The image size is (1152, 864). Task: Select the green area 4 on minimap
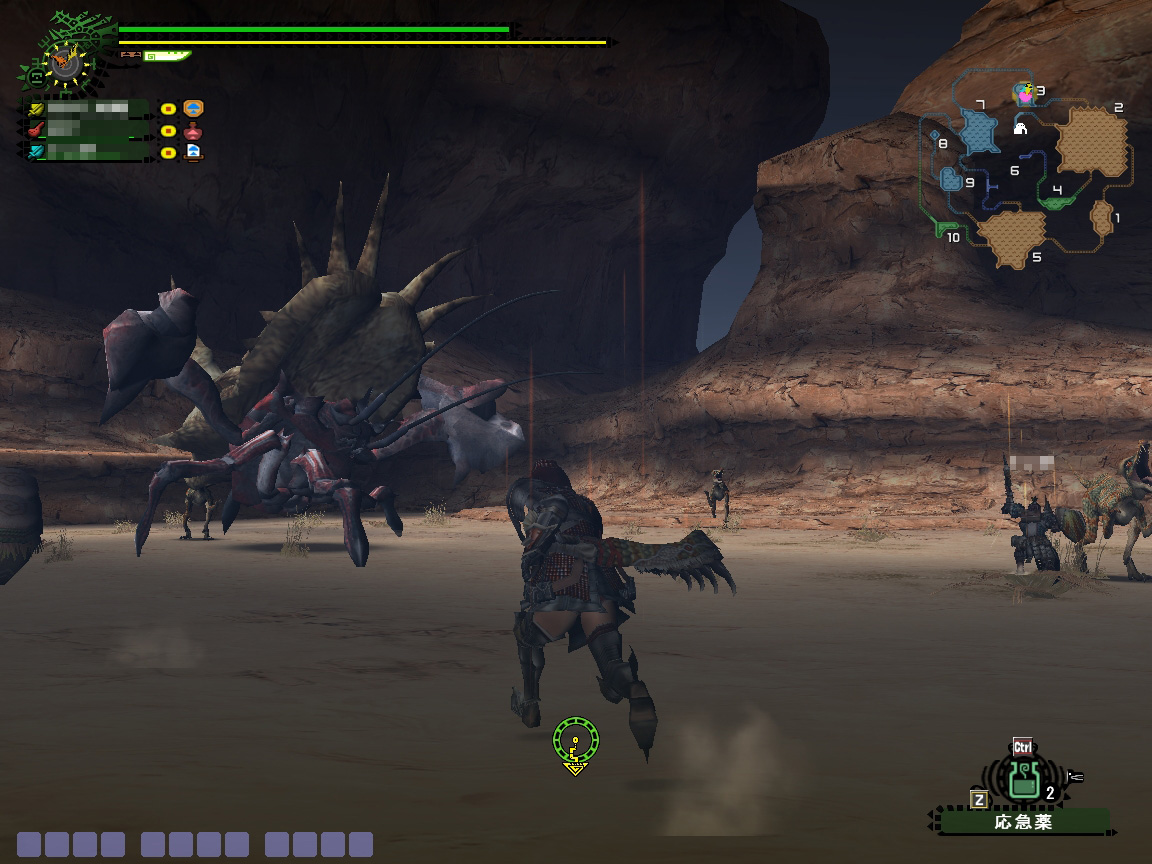[x=1054, y=201]
